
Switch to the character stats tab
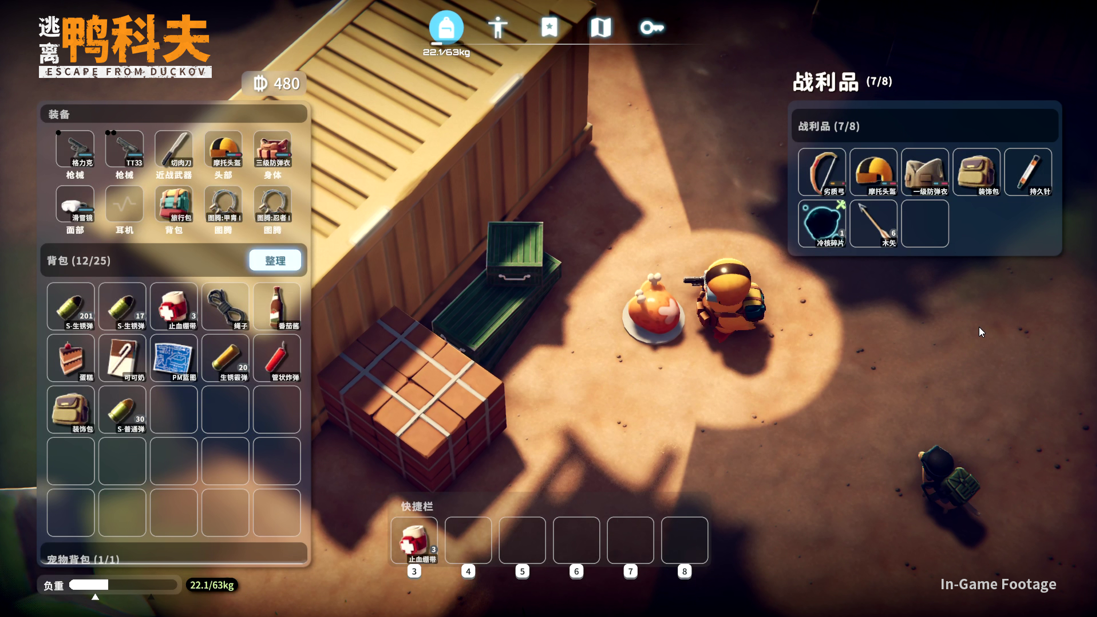(498, 28)
